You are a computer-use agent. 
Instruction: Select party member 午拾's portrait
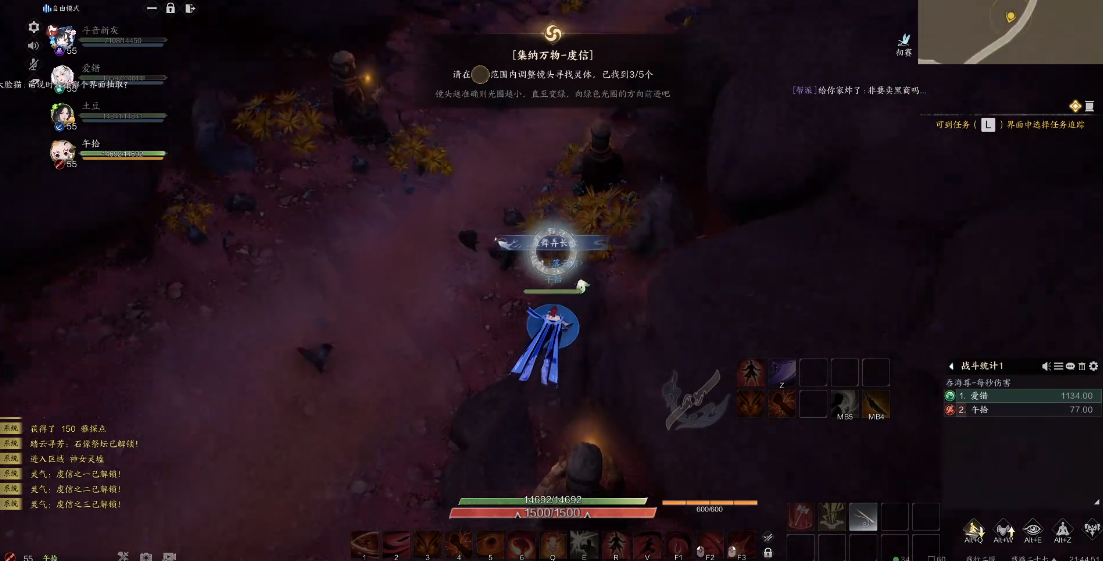click(x=63, y=151)
